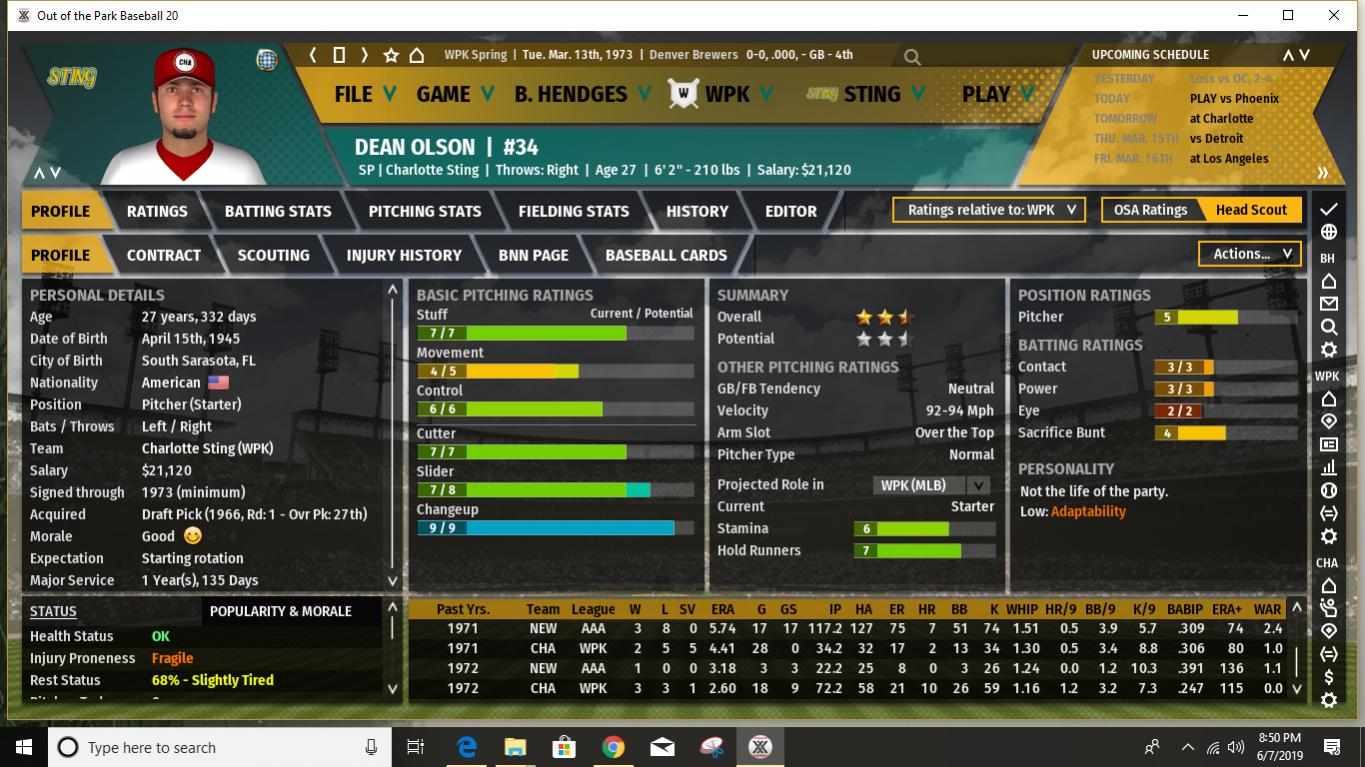Switch to the PITCHING STATS tab
This screenshot has height=767, width=1365.
pyautogui.click(x=425, y=211)
